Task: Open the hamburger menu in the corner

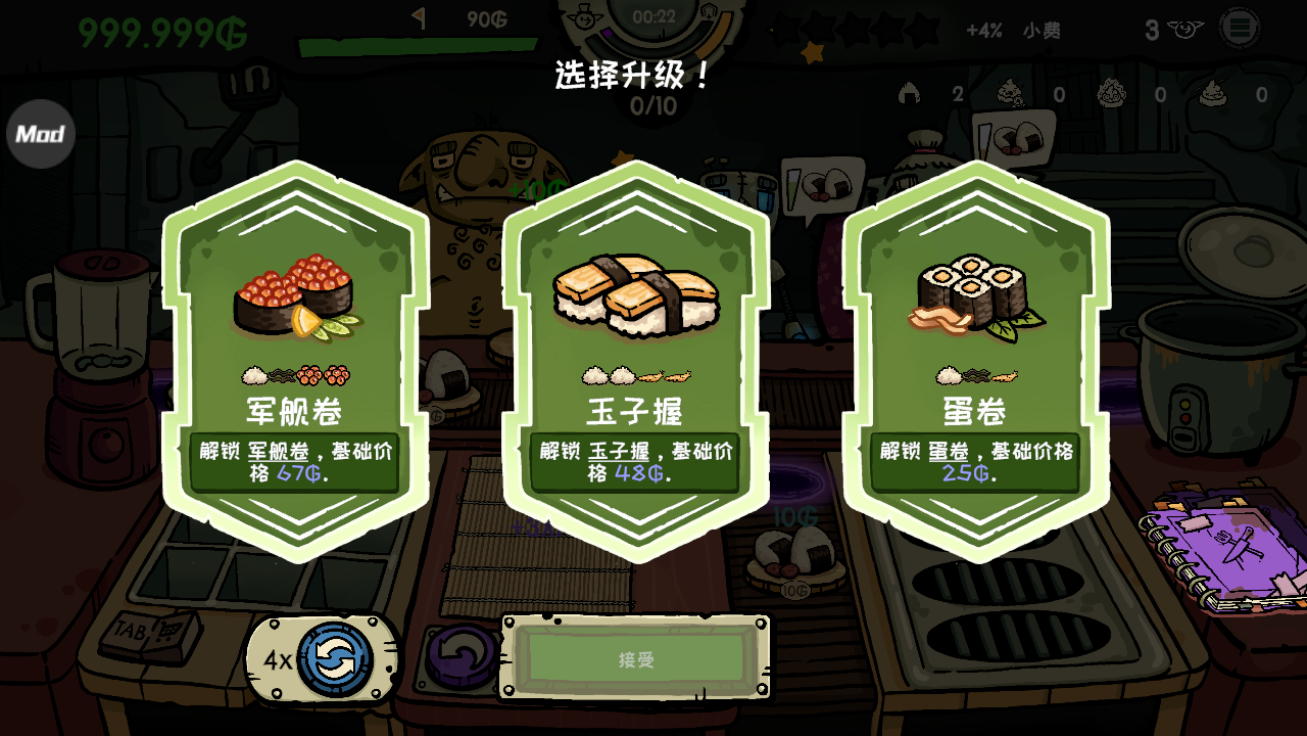Action: pos(1238,28)
